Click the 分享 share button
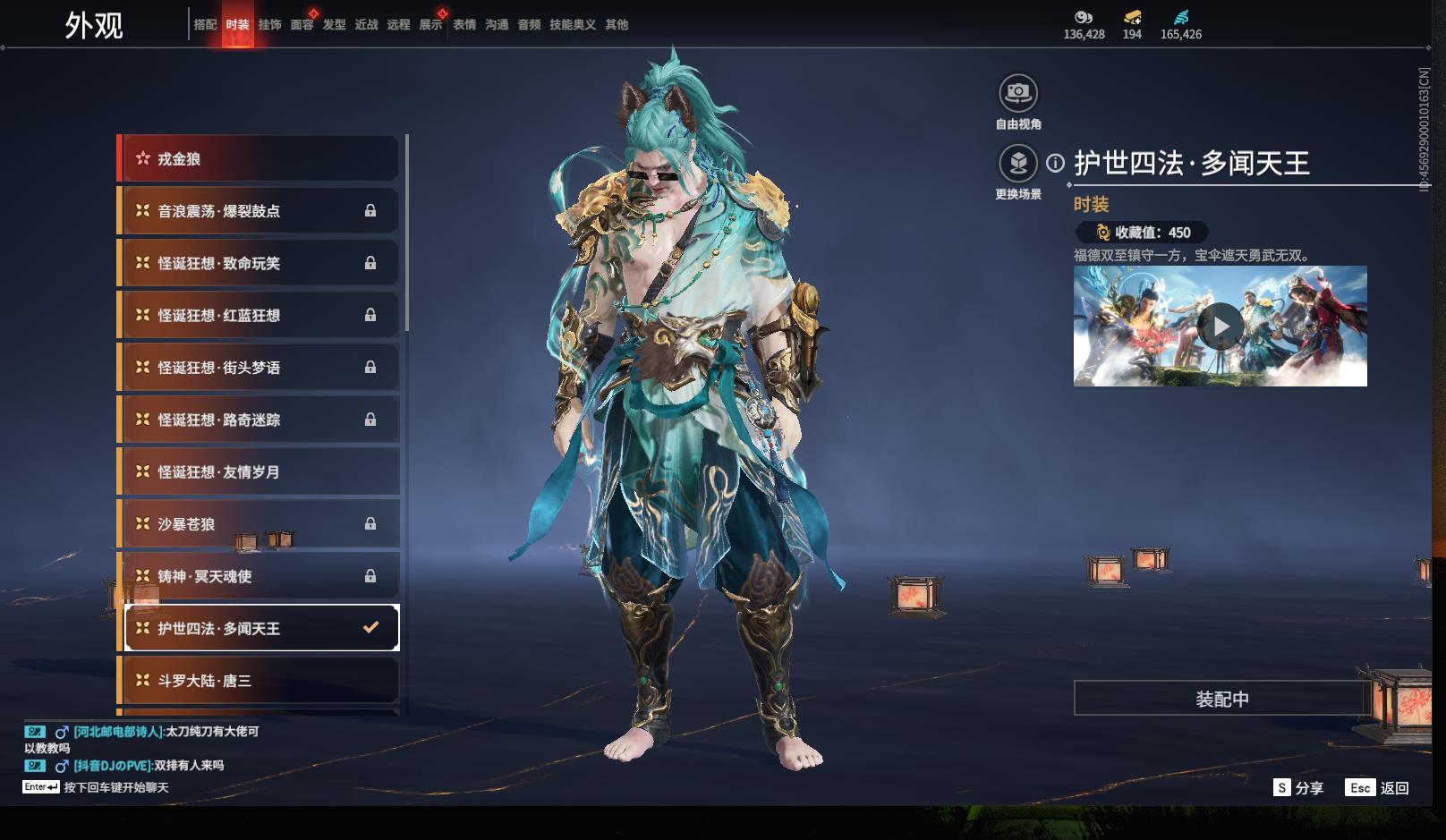This screenshot has height=840, width=1446. pos(1298,787)
